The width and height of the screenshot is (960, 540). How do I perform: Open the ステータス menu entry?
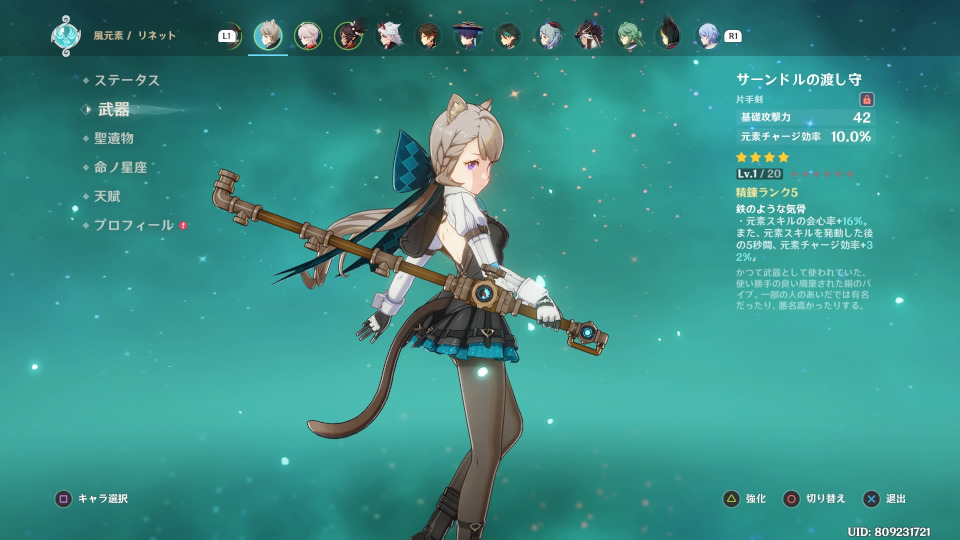pos(127,80)
